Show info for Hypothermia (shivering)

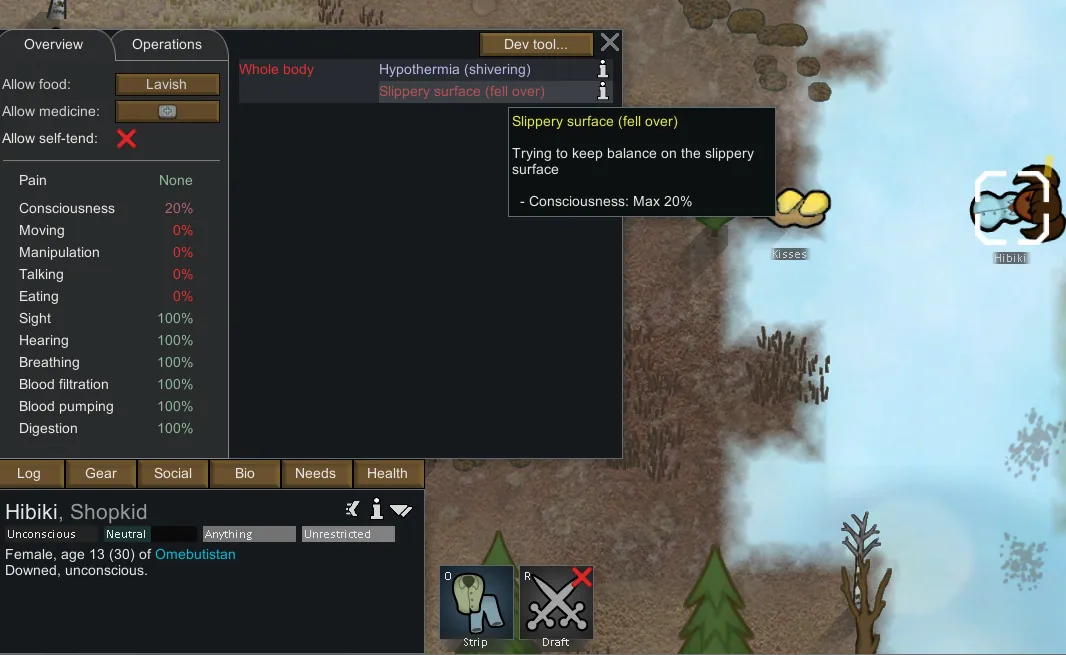pos(603,69)
